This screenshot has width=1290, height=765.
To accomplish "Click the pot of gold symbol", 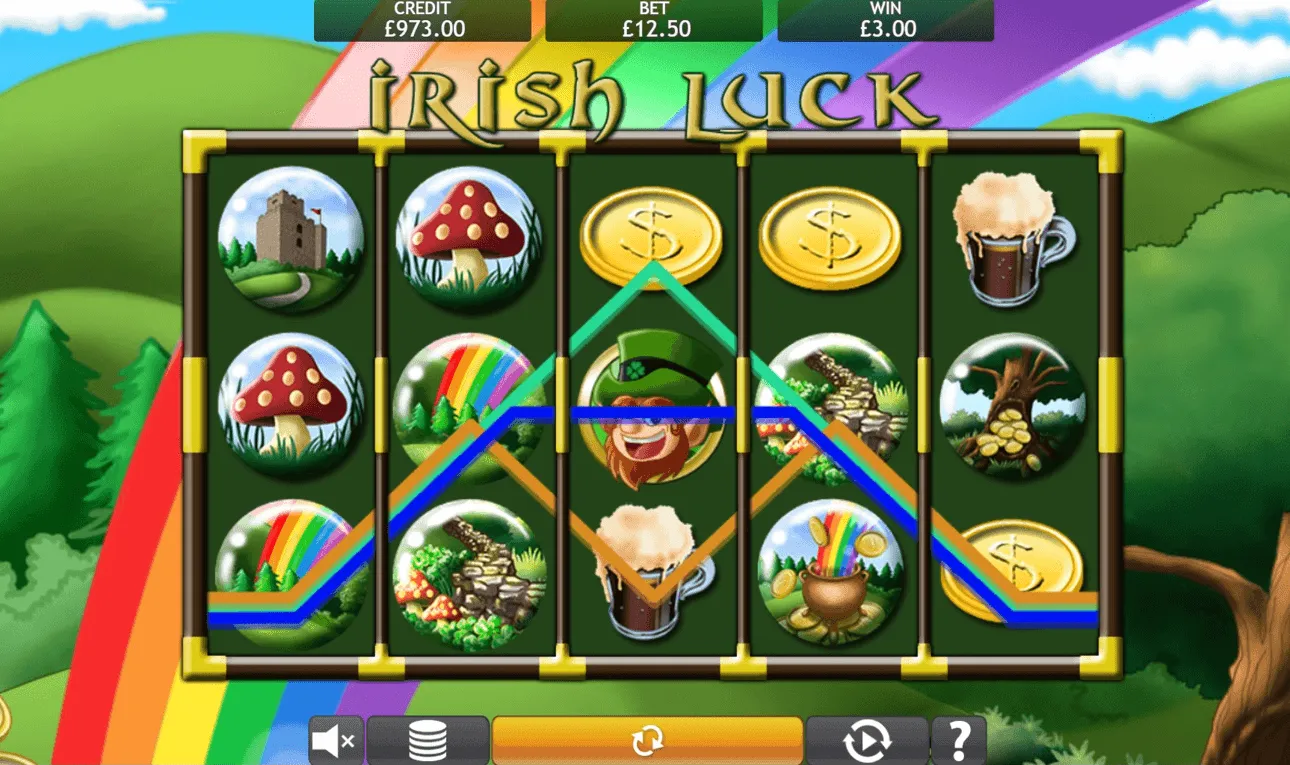I will coord(835,575).
